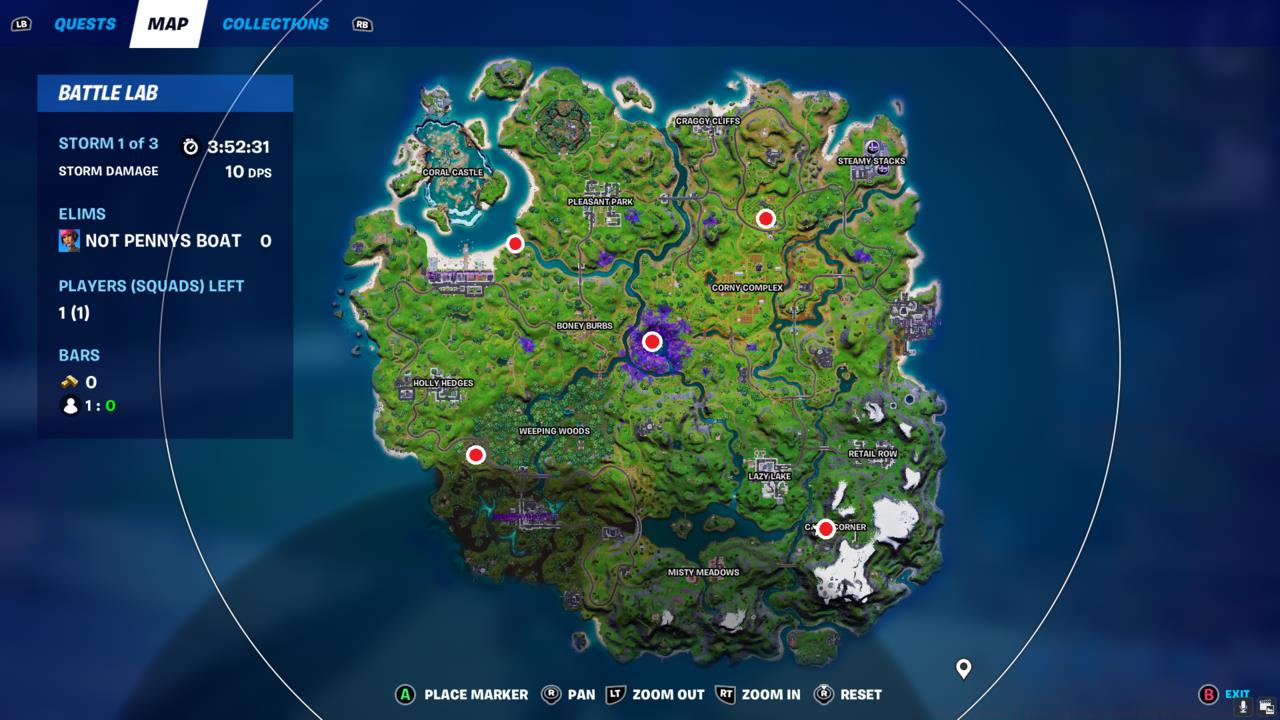Viewport: 1280px width, 720px height.
Task: Click the A button icon for Place Marker
Action: point(404,694)
